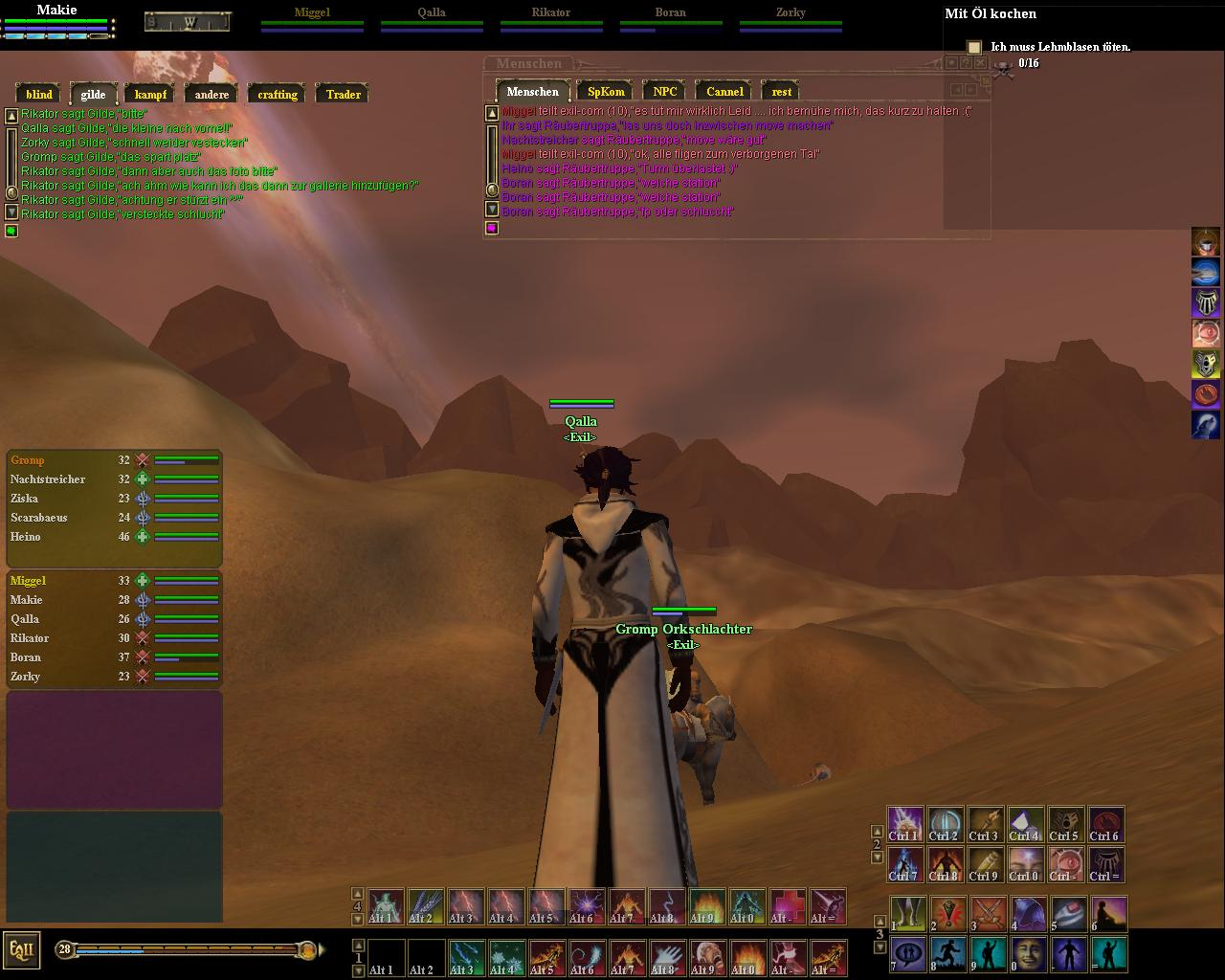Use the snowflake spell on Alt 4
The height and width of the screenshot is (980, 1225).
tap(505, 957)
